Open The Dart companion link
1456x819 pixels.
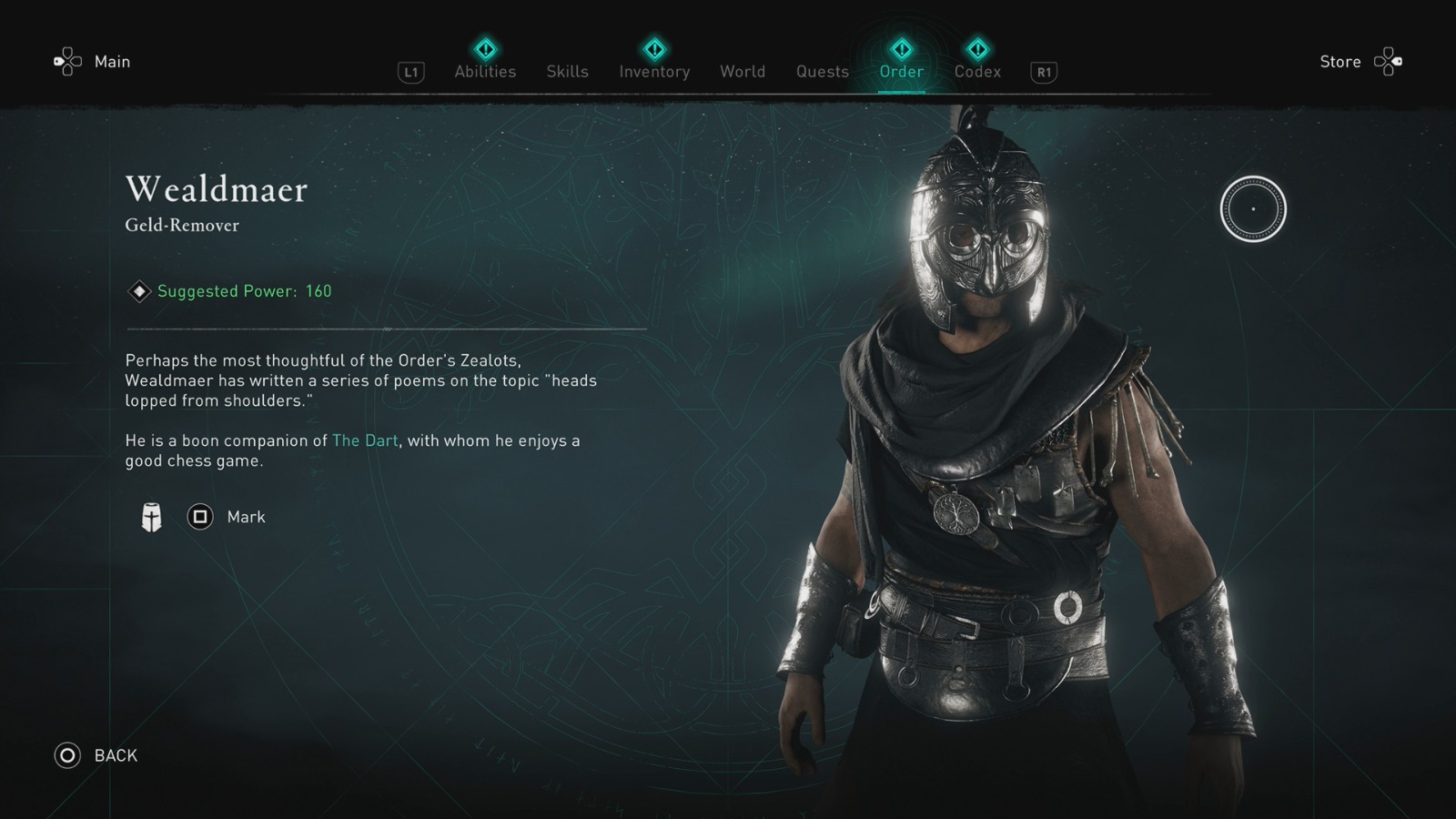(364, 440)
